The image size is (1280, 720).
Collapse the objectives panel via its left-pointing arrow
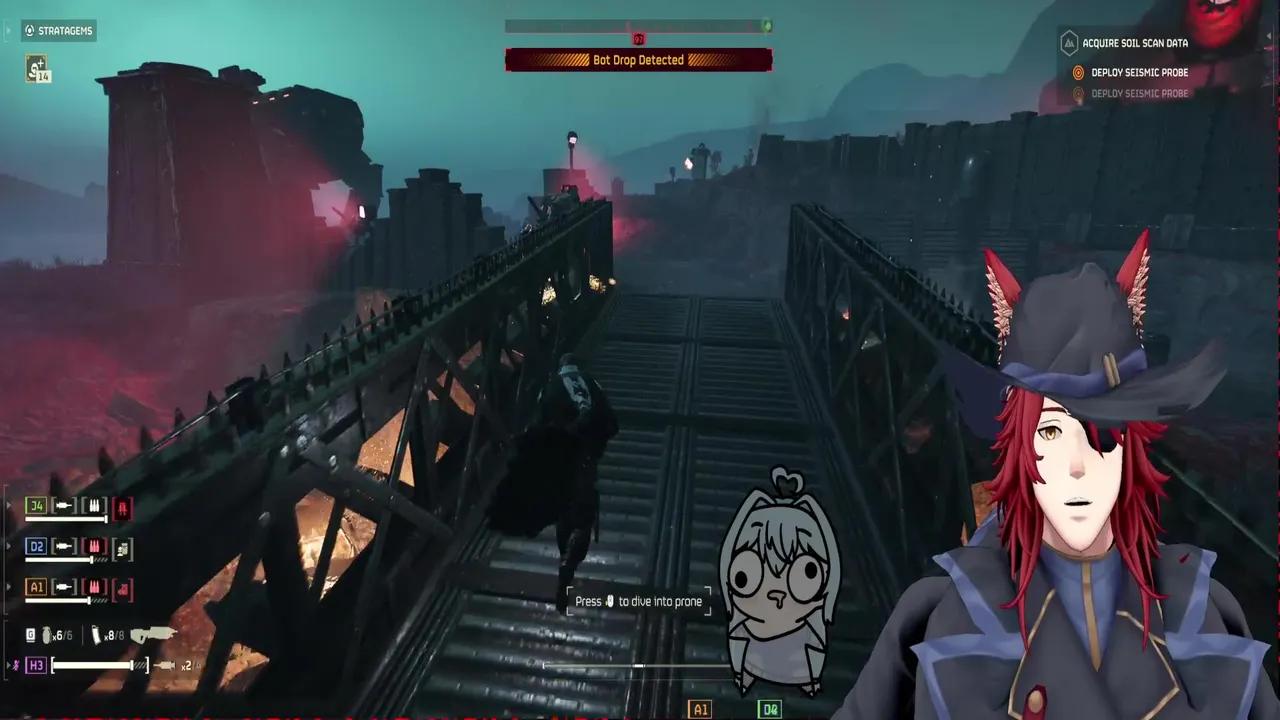(x=1269, y=36)
